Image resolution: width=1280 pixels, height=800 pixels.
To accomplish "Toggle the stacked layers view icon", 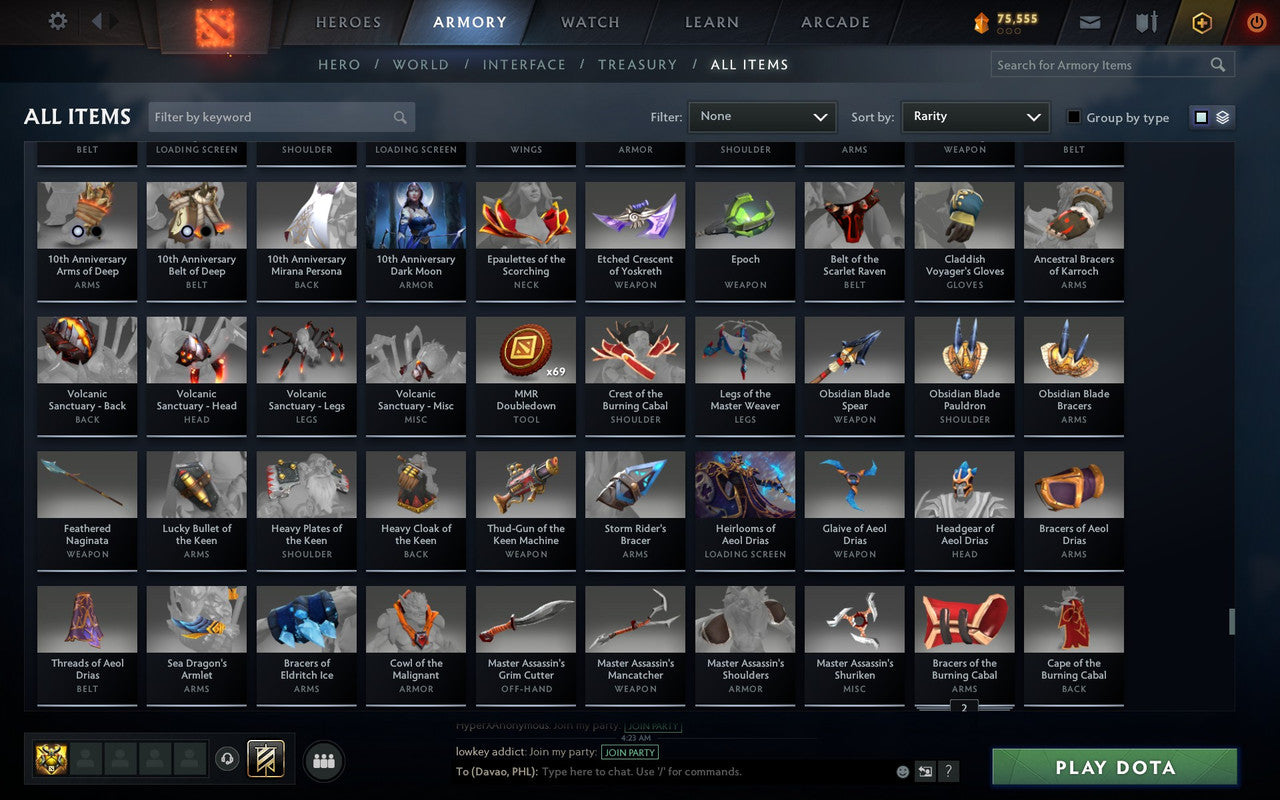I will (1222, 116).
